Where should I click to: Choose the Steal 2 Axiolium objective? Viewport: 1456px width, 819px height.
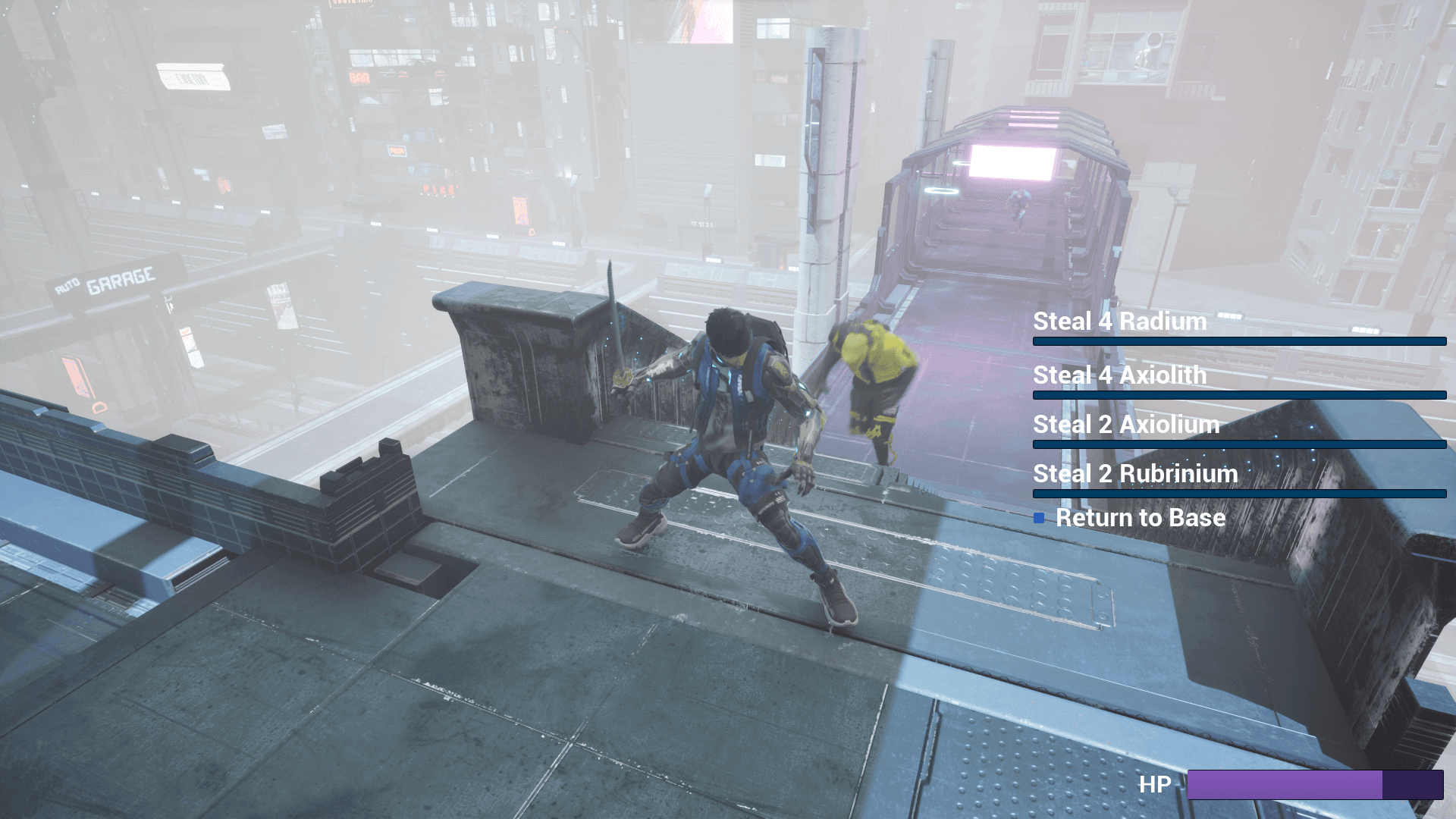coord(1126,425)
